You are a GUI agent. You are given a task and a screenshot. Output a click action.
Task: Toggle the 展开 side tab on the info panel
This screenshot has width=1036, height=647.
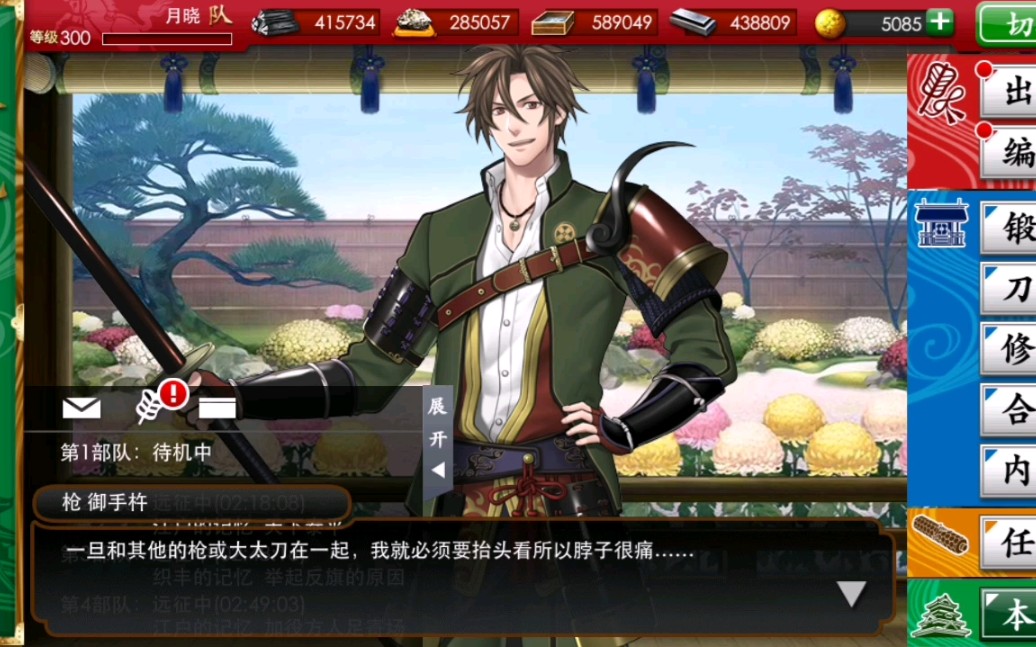pos(438,440)
